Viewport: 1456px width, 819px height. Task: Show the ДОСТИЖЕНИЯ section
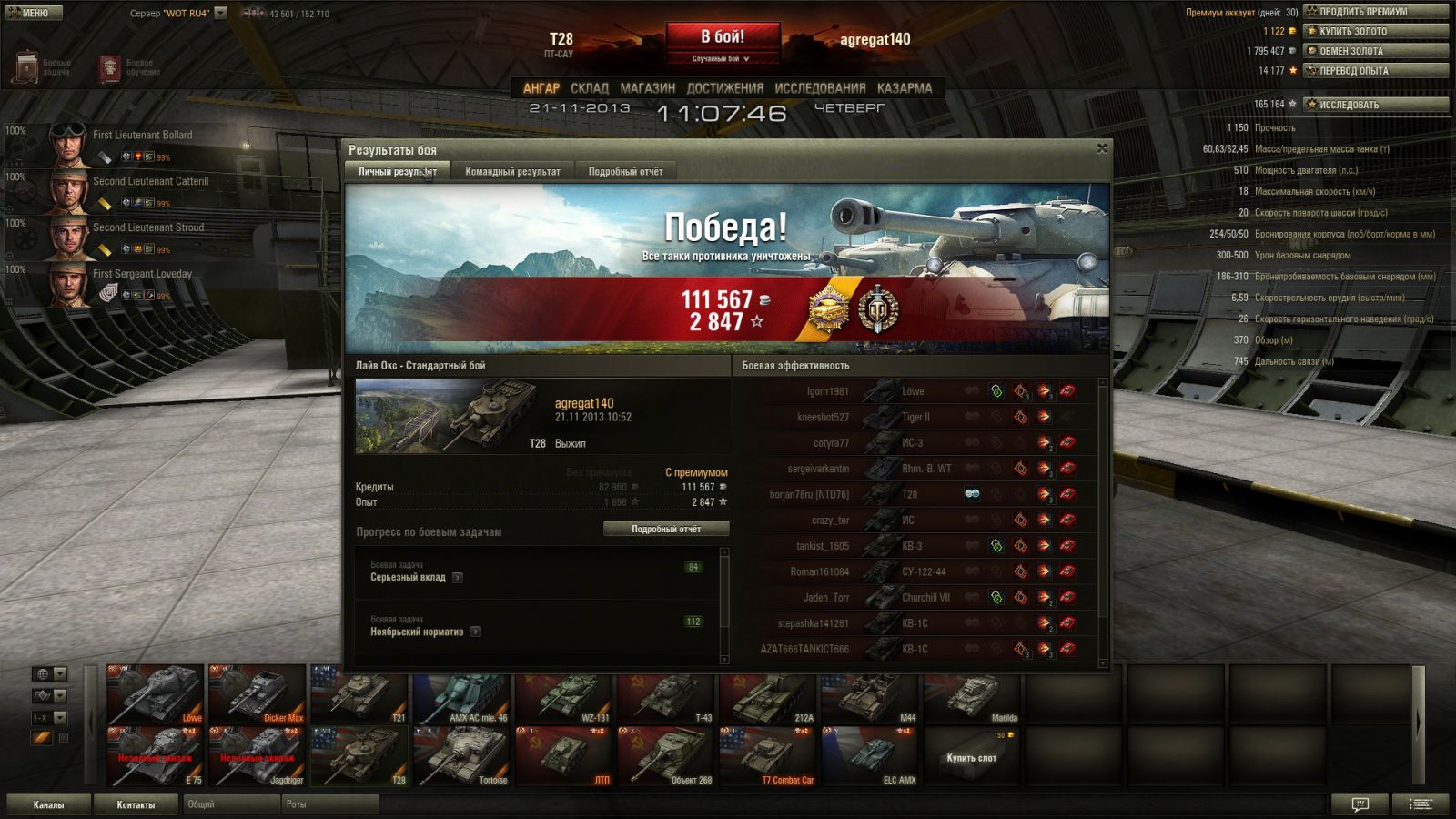pos(724,88)
